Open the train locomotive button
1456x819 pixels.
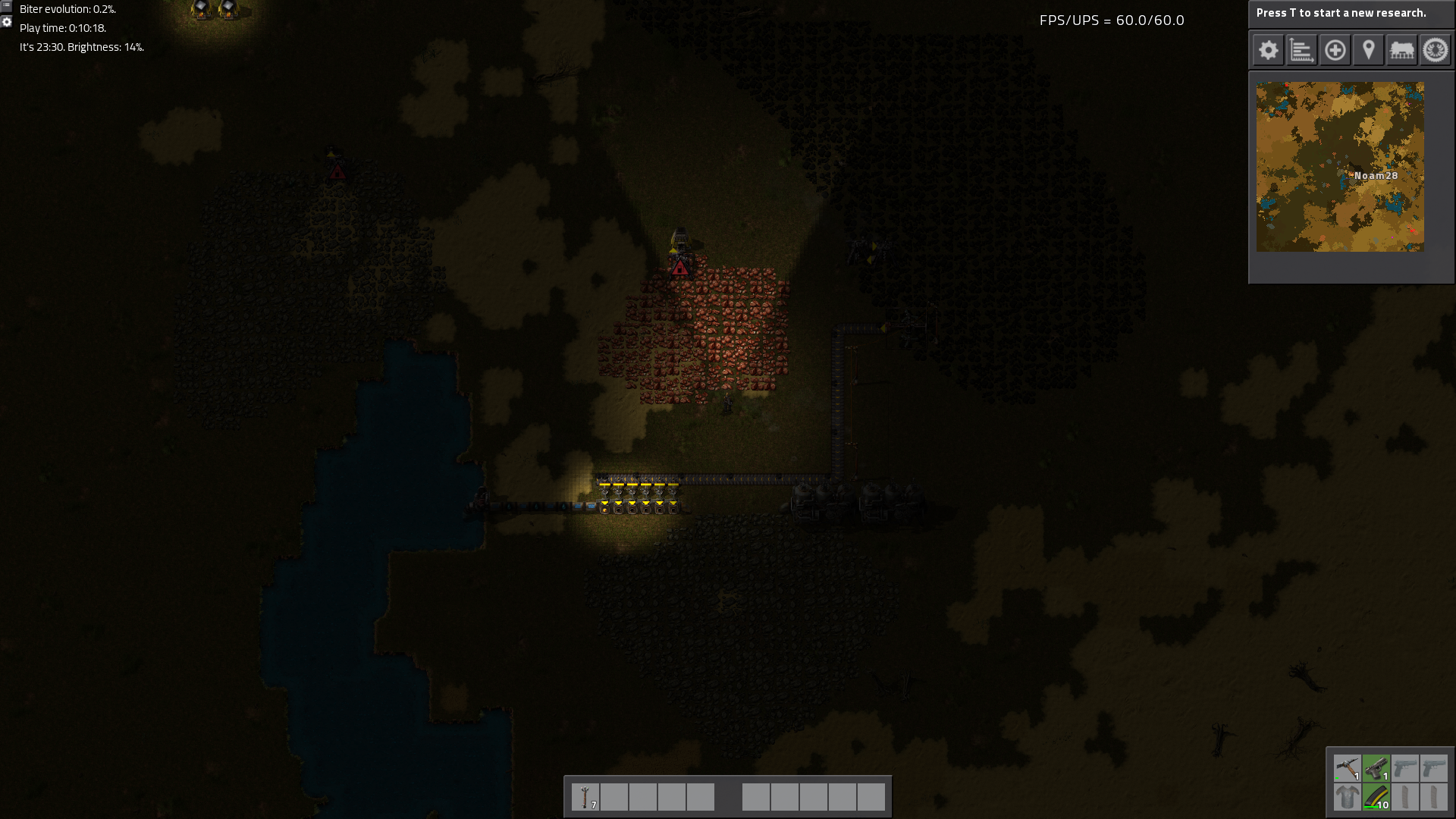point(1401,51)
